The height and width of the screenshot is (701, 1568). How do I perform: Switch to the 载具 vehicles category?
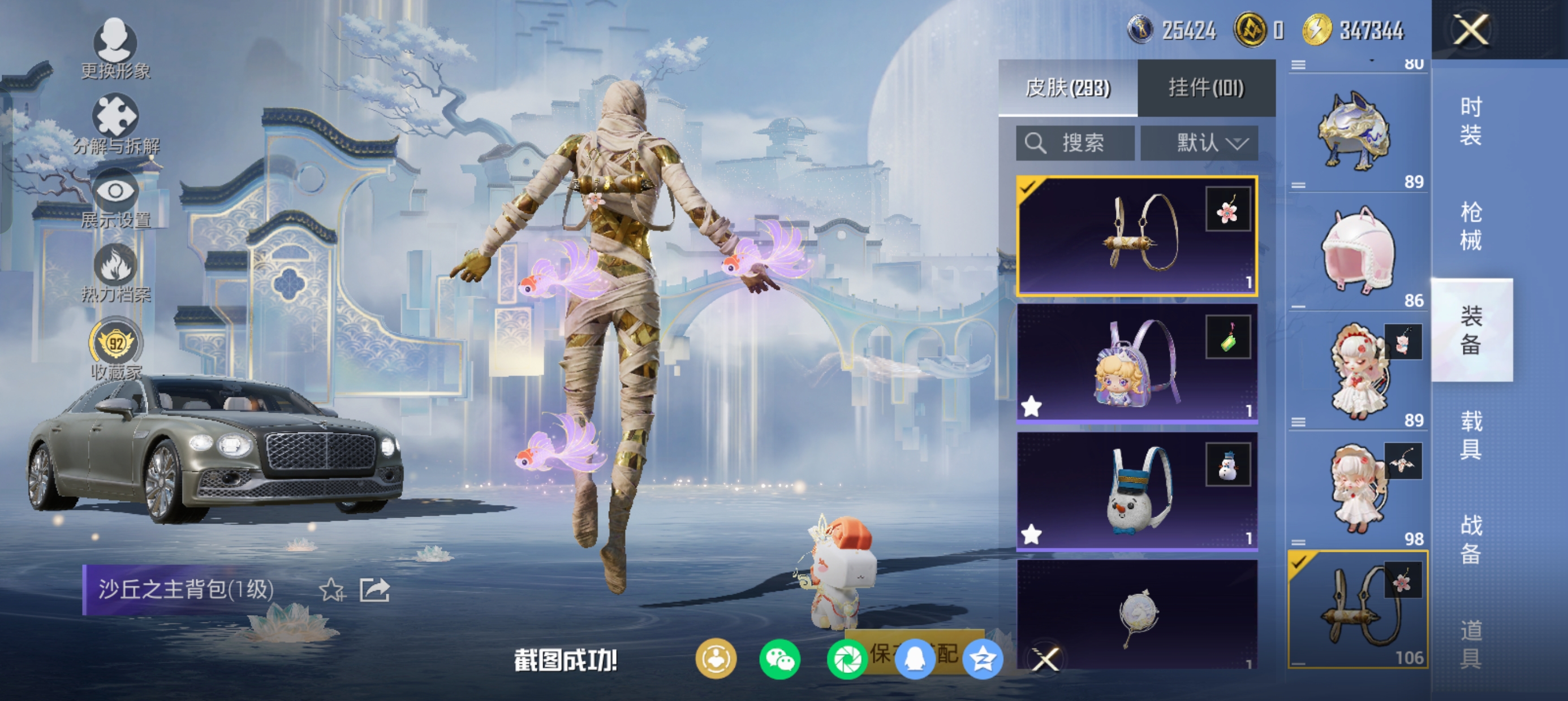coord(1471,435)
